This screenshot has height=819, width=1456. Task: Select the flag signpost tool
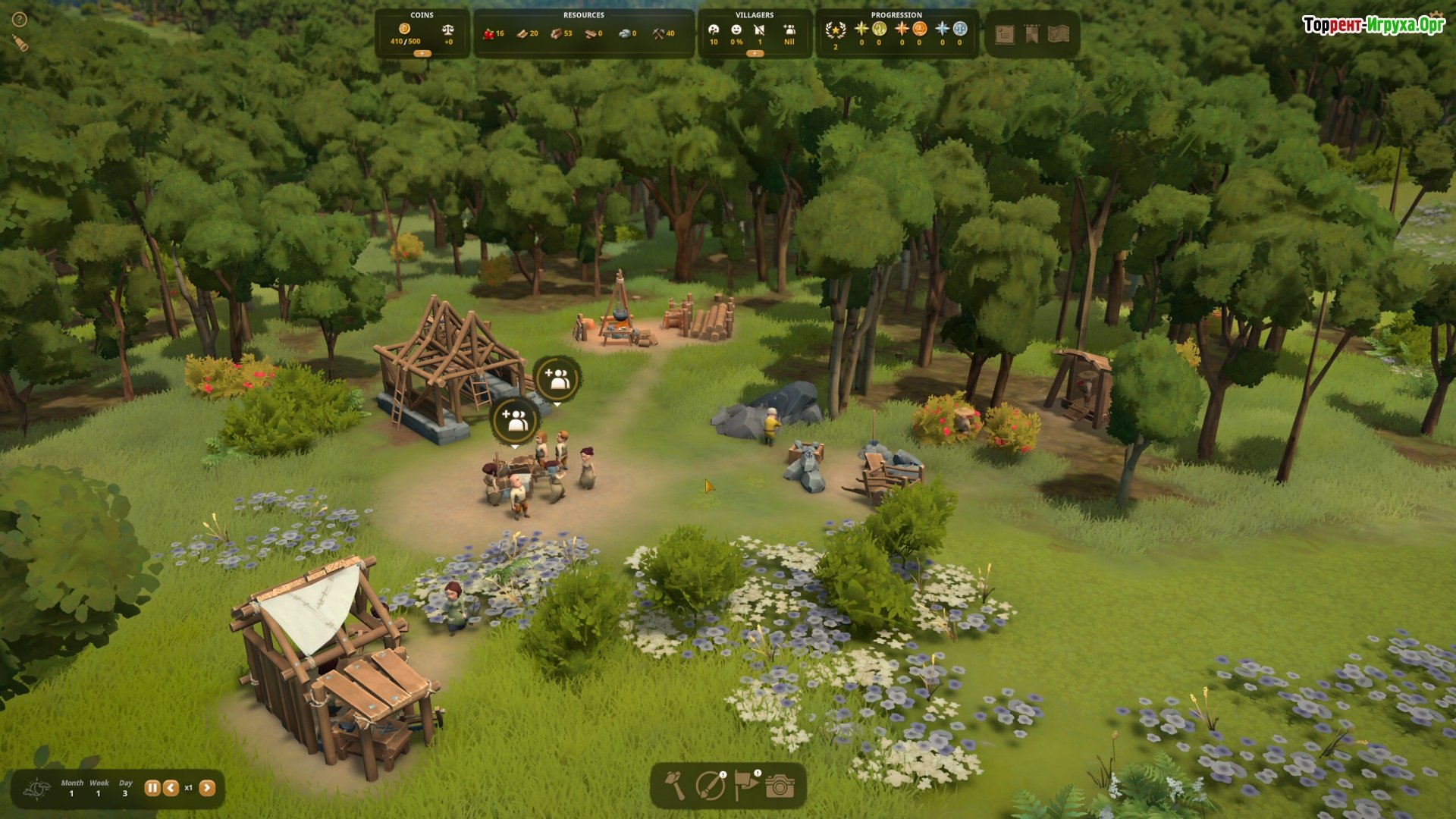tap(746, 786)
